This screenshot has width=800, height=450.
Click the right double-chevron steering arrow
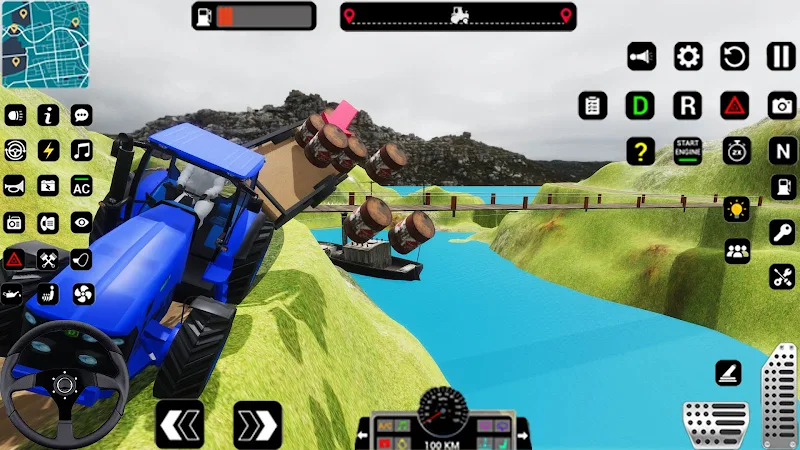[x=257, y=425]
